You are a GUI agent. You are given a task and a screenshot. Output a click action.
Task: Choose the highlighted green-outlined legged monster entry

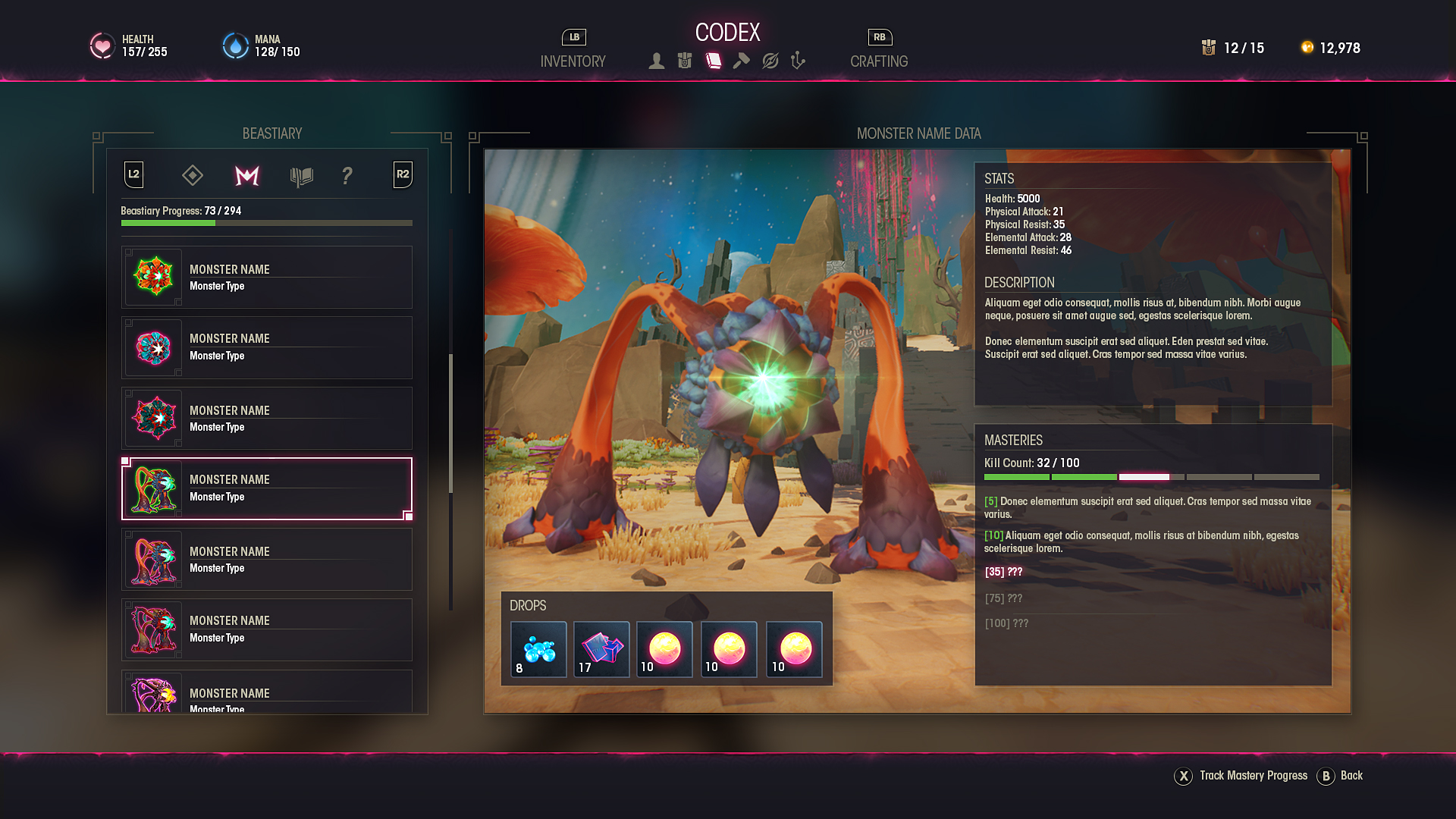(266, 488)
